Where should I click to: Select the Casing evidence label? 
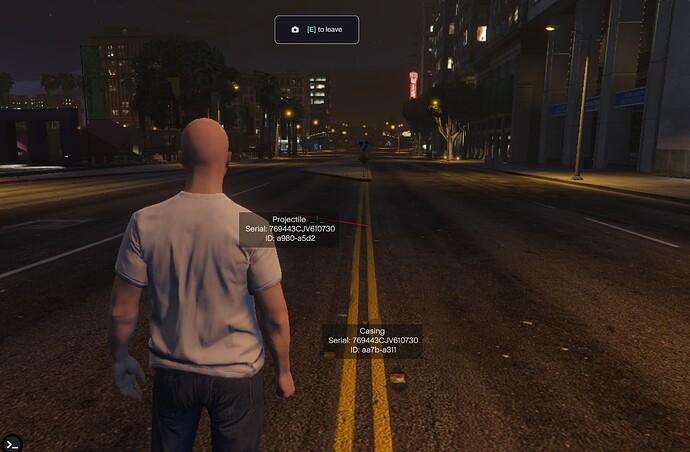coord(371,341)
